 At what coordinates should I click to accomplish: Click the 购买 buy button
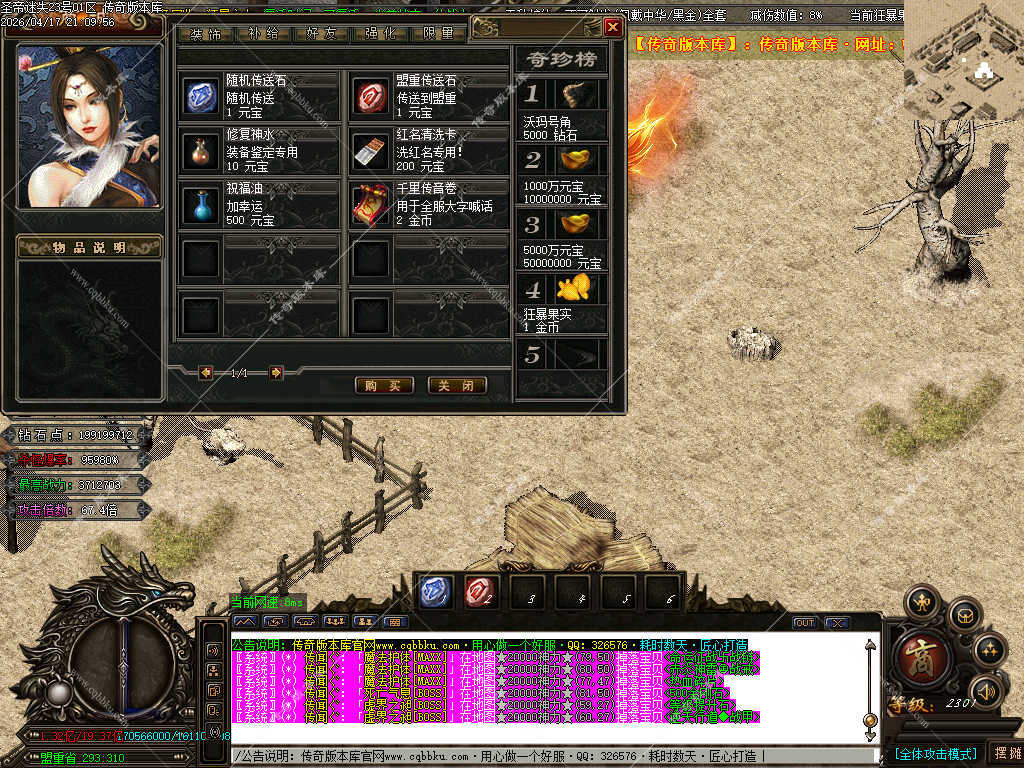384,385
